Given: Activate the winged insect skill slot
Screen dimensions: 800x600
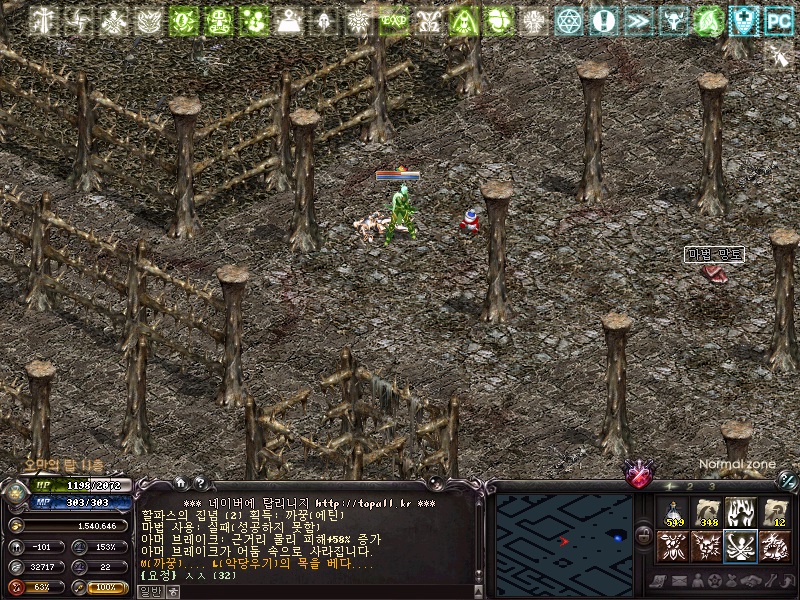Looking at the screenshot, I should [x=673, y=546].
